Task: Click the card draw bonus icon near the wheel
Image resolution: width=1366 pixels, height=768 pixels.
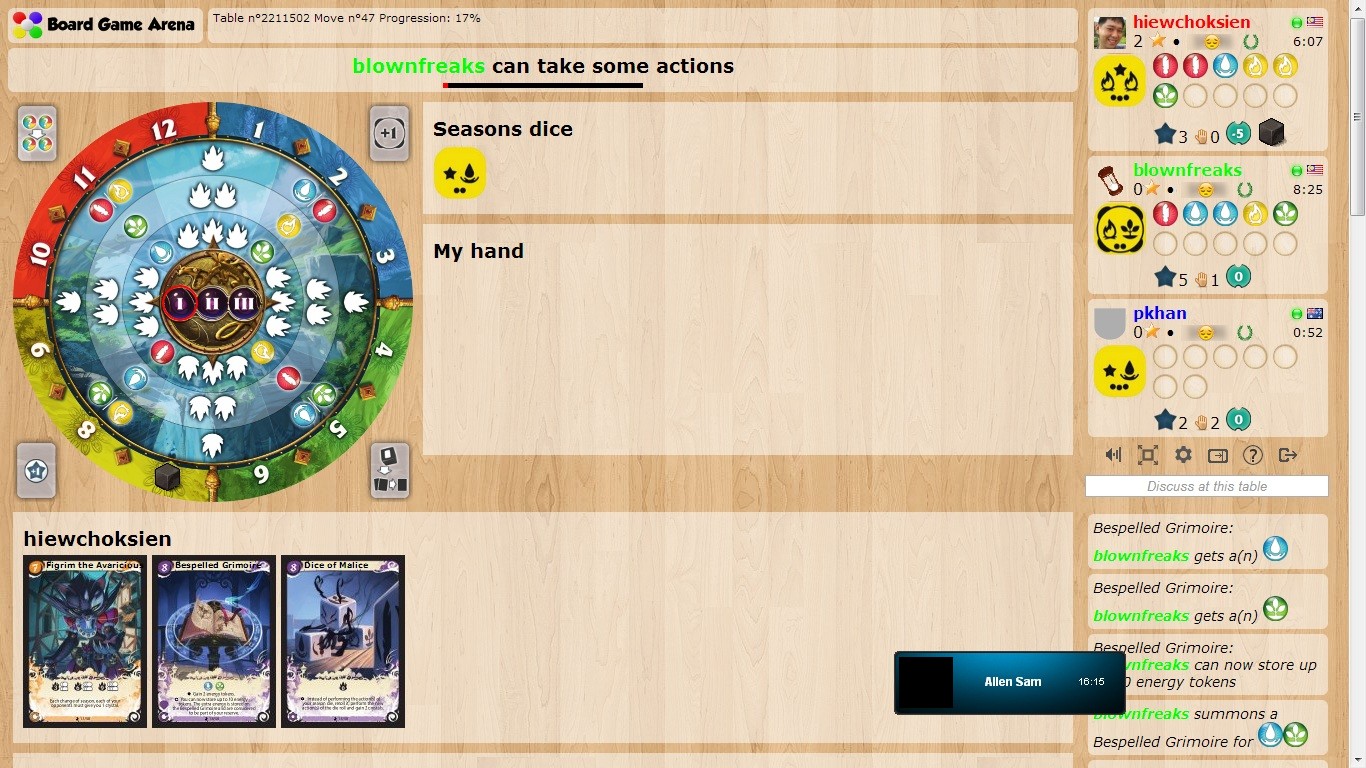Action: (389, 470)
